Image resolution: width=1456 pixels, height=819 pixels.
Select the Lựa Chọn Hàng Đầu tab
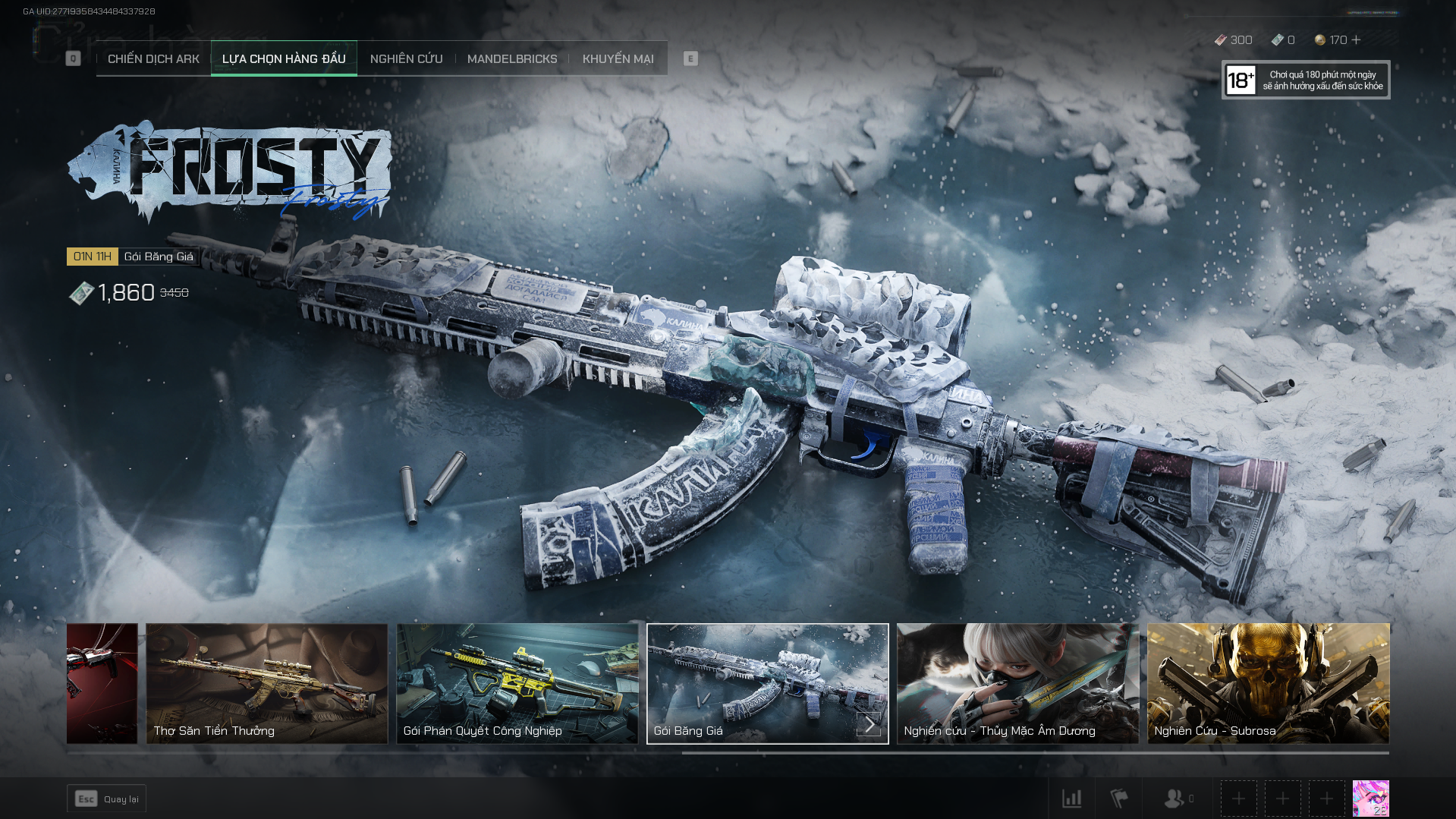(x=284, y=59)
